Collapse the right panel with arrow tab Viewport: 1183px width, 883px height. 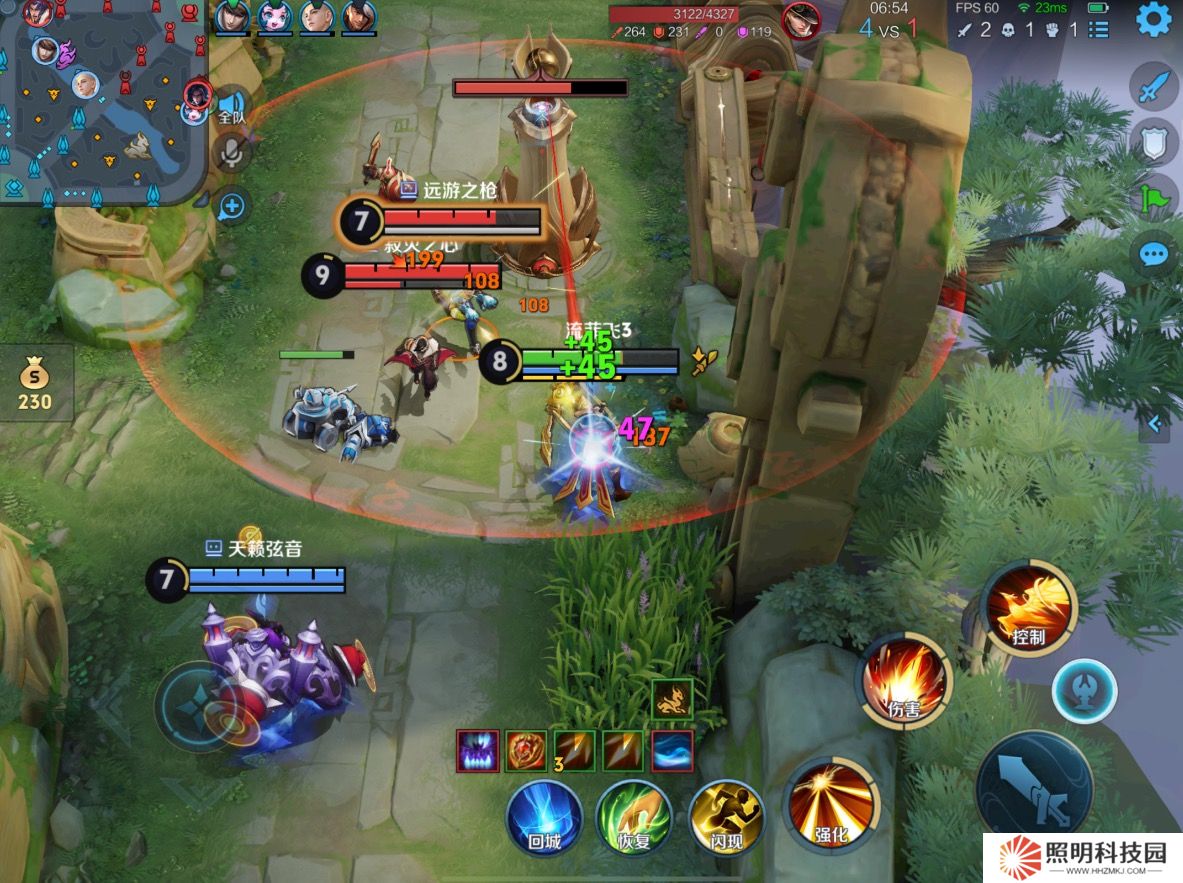tap(1154, 424)
